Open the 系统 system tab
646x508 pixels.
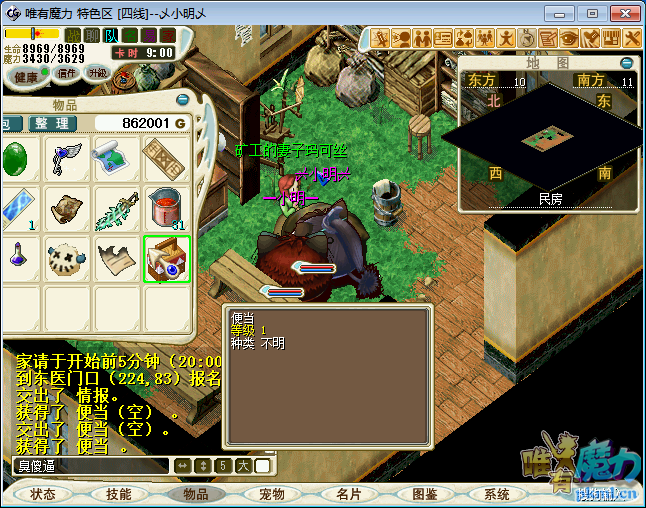pyautogui.click(x=497, y=494)
